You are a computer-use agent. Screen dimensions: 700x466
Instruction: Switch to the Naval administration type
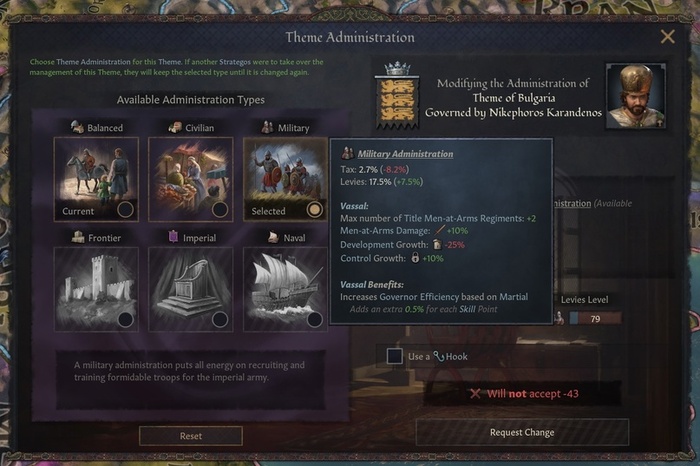285,288
